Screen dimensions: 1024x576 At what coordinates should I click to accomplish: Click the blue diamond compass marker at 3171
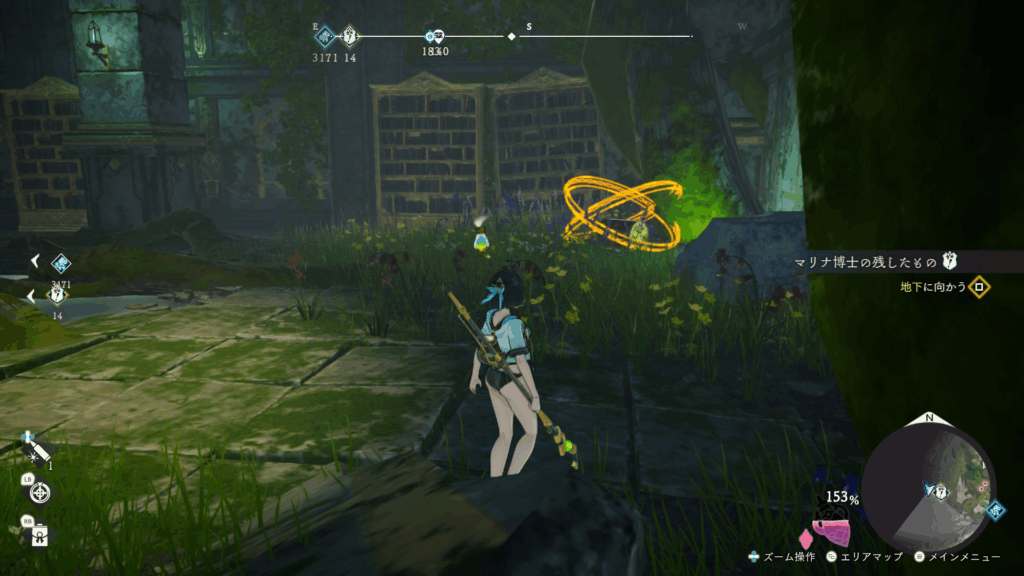coord(325,37)
